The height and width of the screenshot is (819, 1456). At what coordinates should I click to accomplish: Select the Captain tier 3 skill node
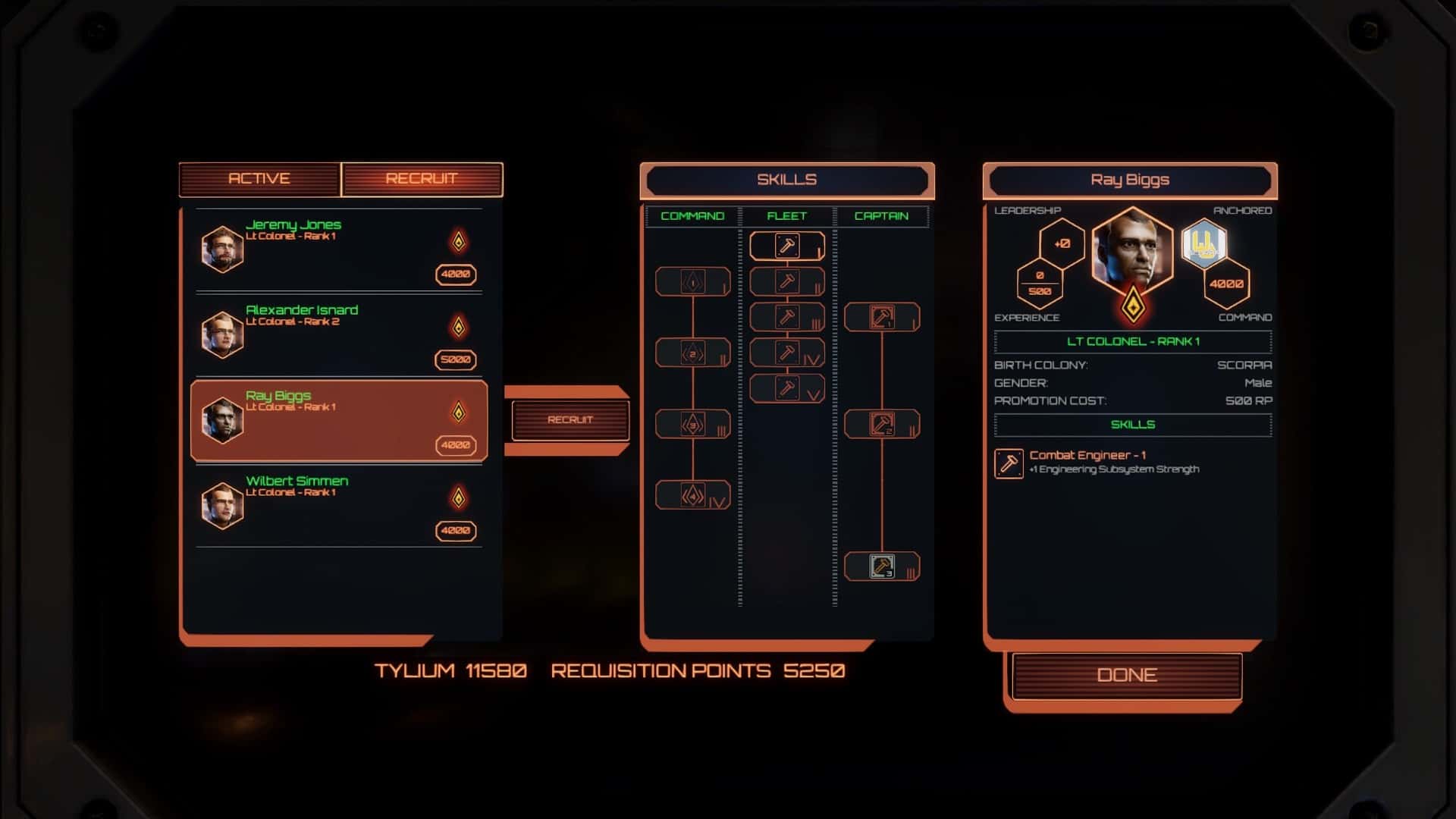click(x=882, y=565)
